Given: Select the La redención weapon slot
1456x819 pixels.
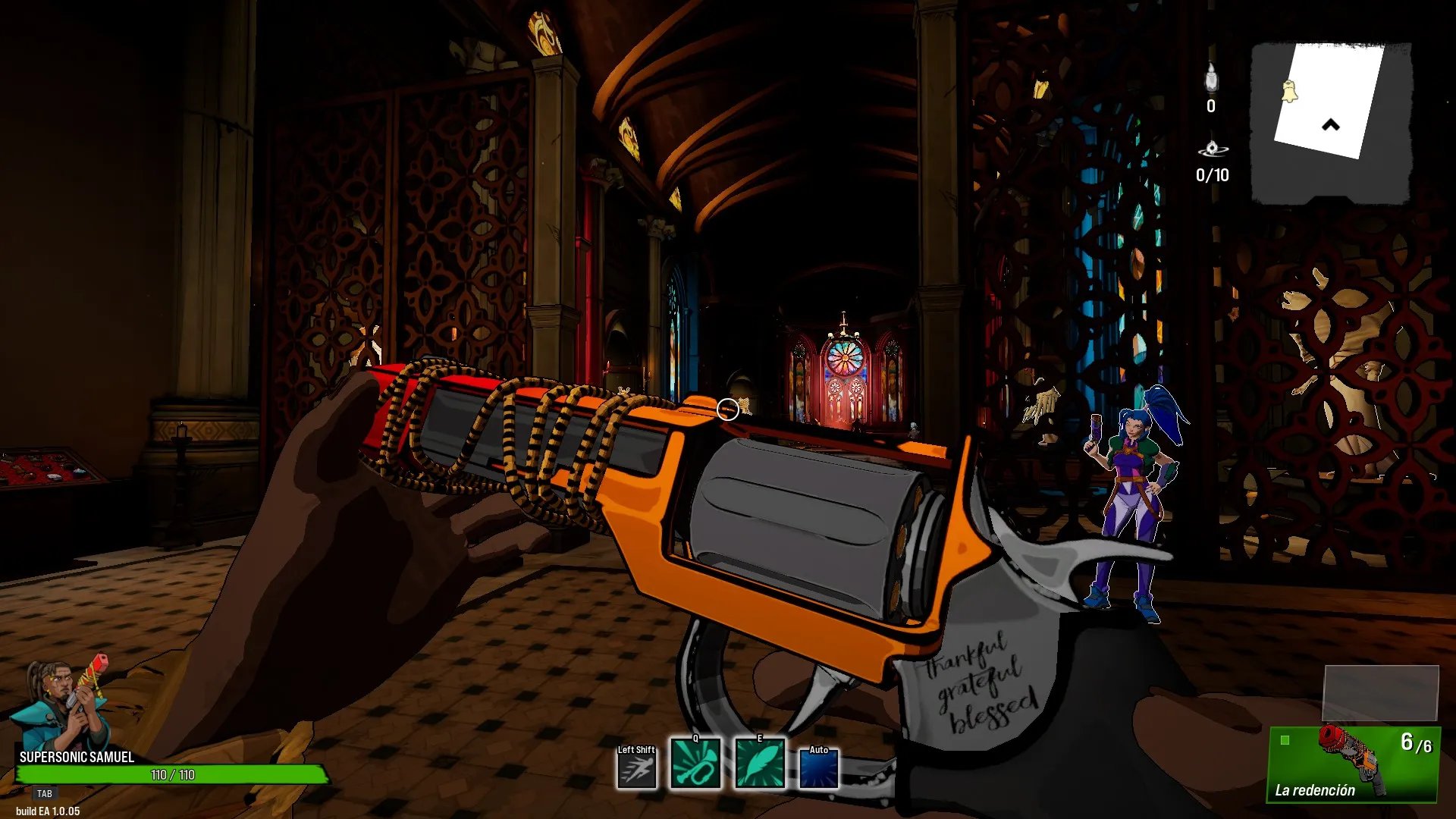Looking at the screenshot, I should coord(1354,764).
